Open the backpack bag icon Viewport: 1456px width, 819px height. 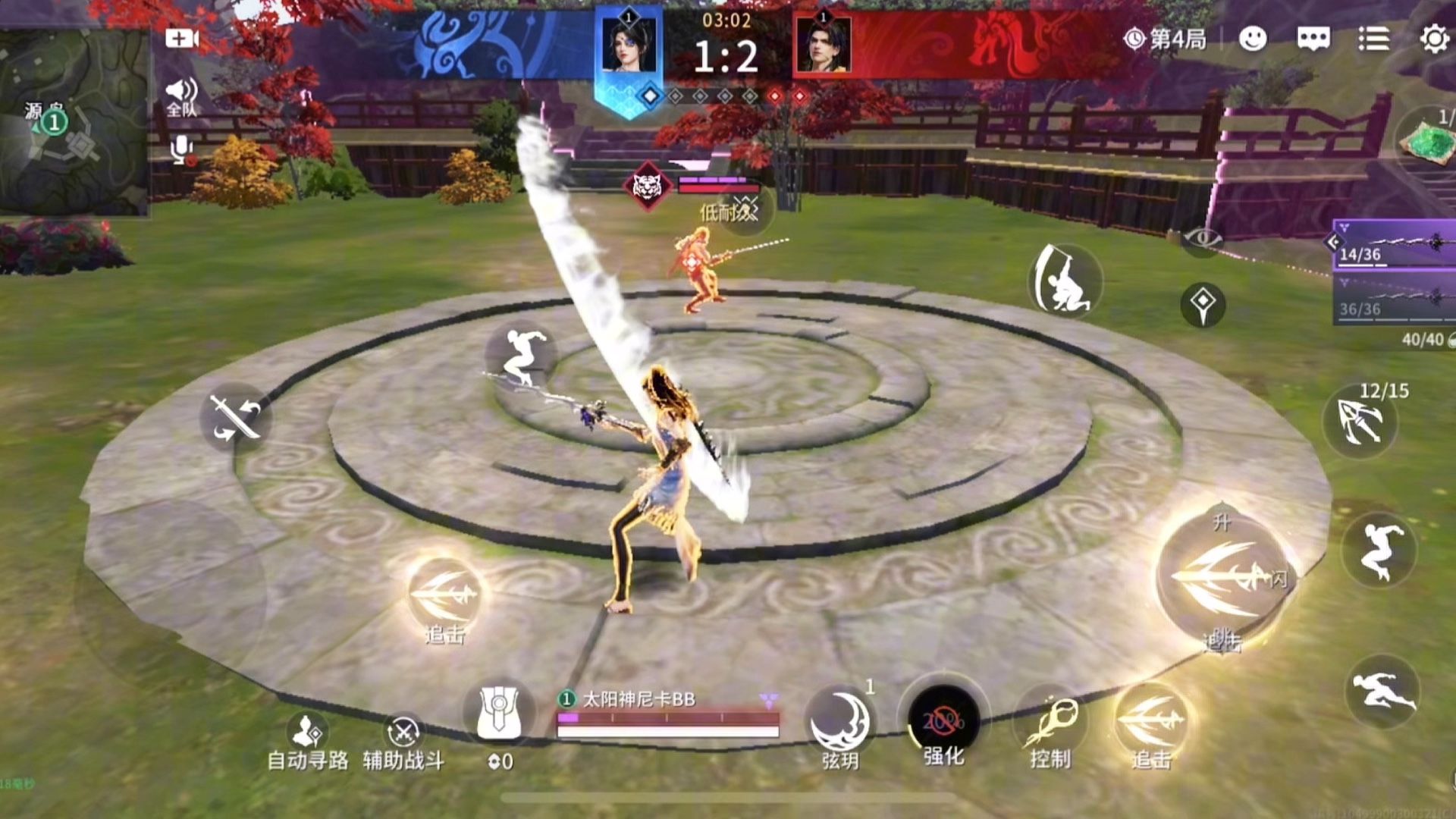tap(499, 714)
